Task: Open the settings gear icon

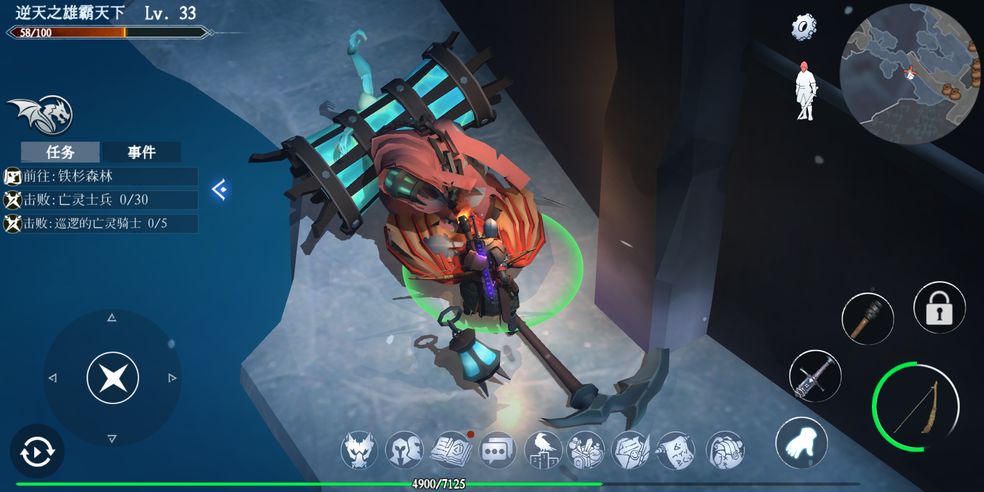Action: (x=805, y=27)
